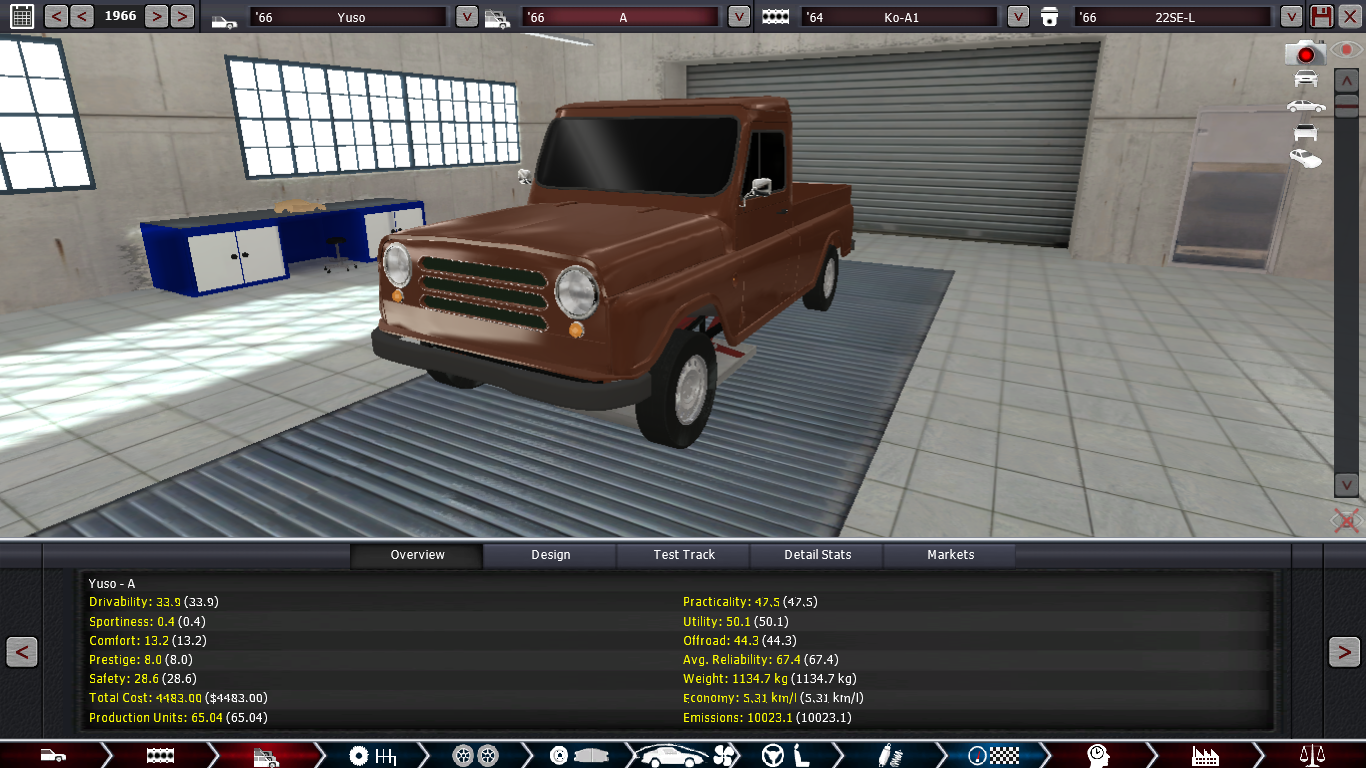Open the suspension spring step
Screen dimensions: 1366x768
tap(883, 755)
